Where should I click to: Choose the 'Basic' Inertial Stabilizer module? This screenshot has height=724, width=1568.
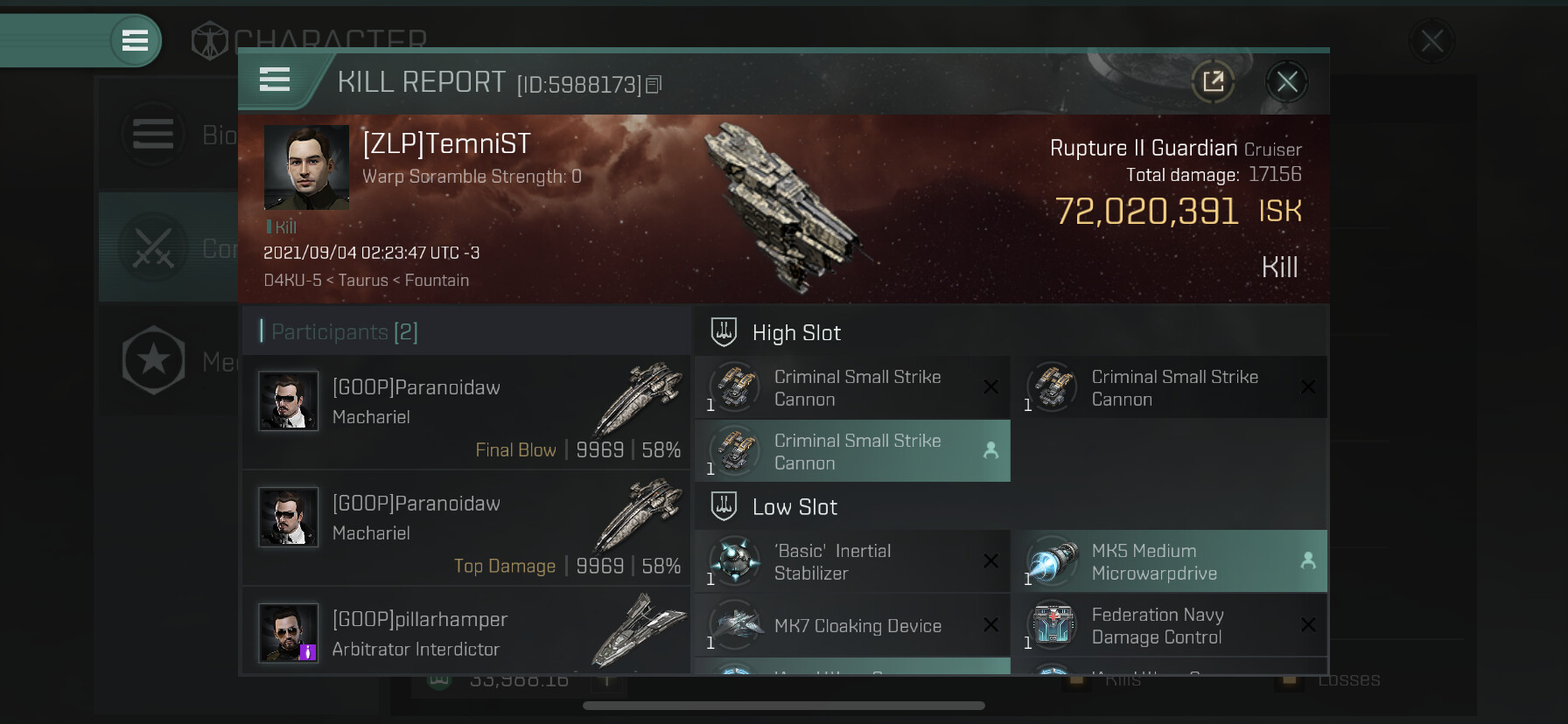(852, 561)
